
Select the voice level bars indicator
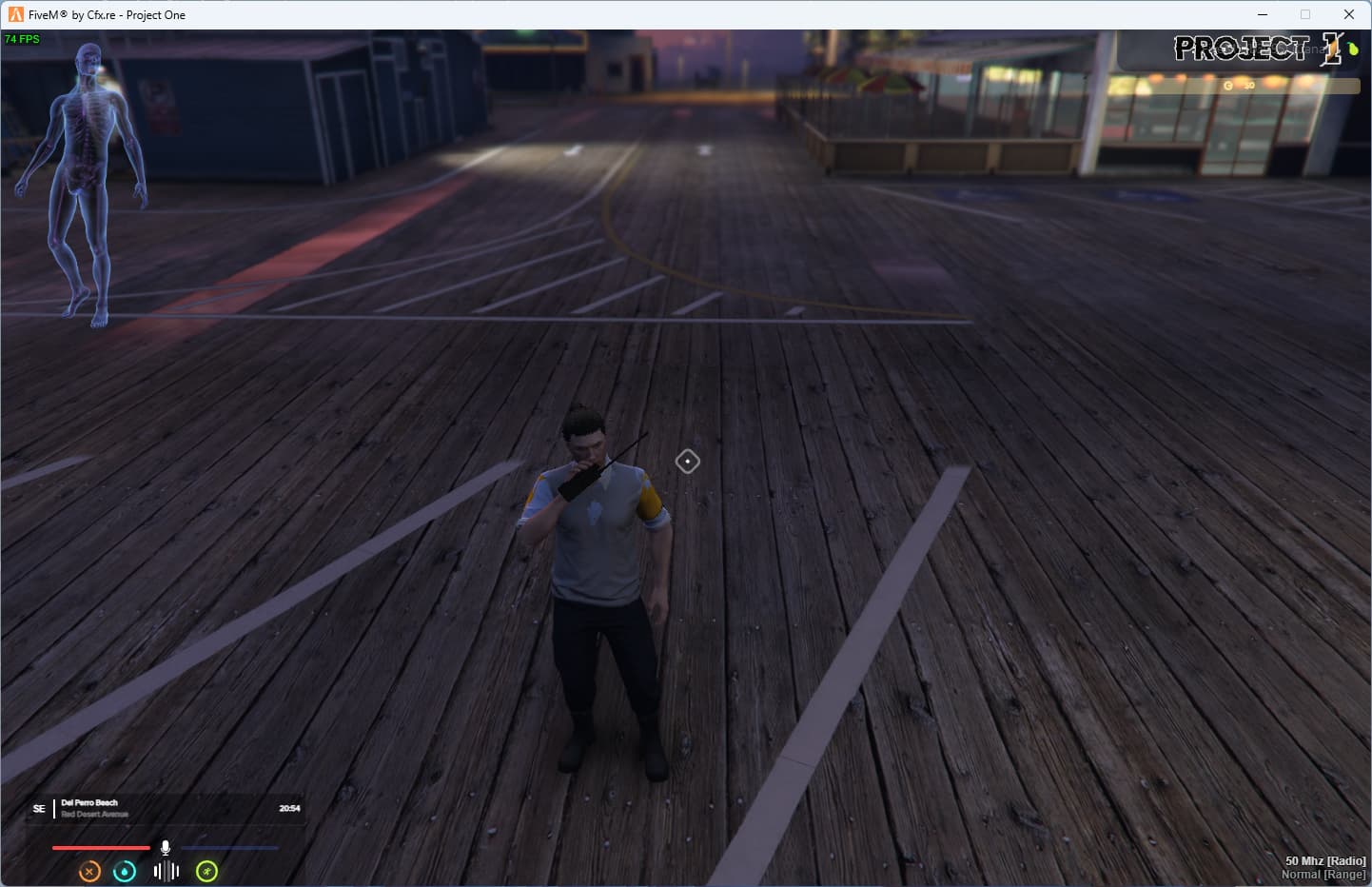coord(167,871)
